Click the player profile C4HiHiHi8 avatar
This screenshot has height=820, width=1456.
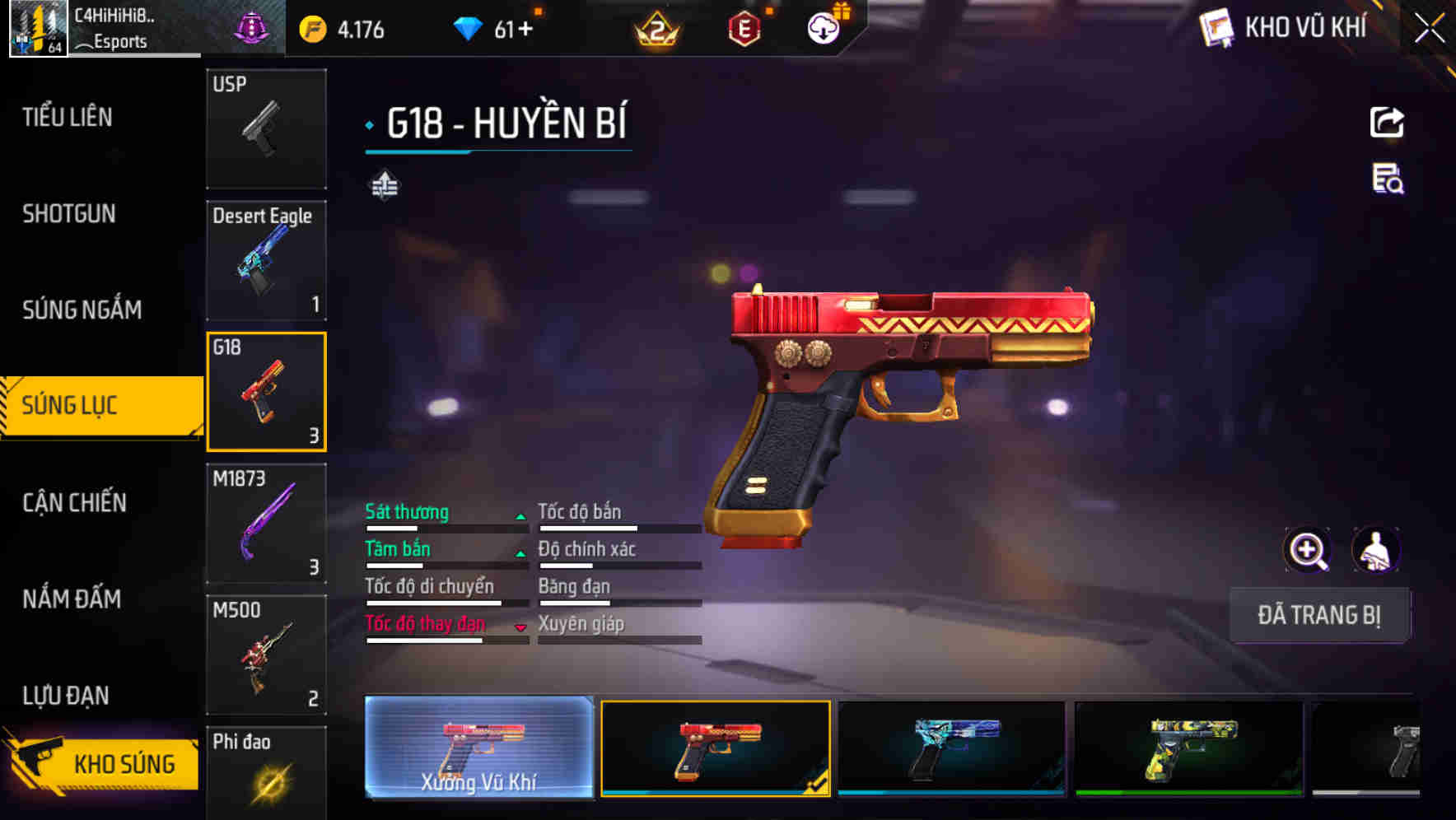(37, 27)
